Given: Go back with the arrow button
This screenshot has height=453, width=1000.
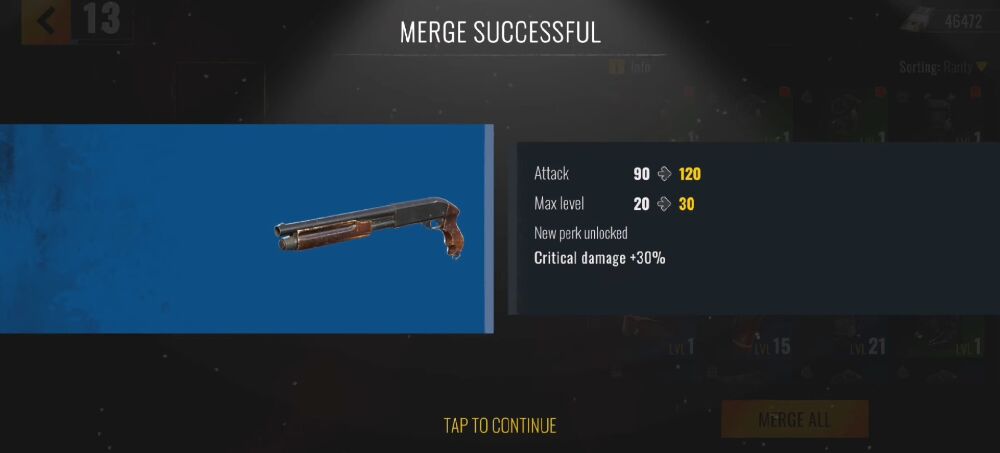Looking at the screenshot, I should pyautogui.click(x=46, y=20).
